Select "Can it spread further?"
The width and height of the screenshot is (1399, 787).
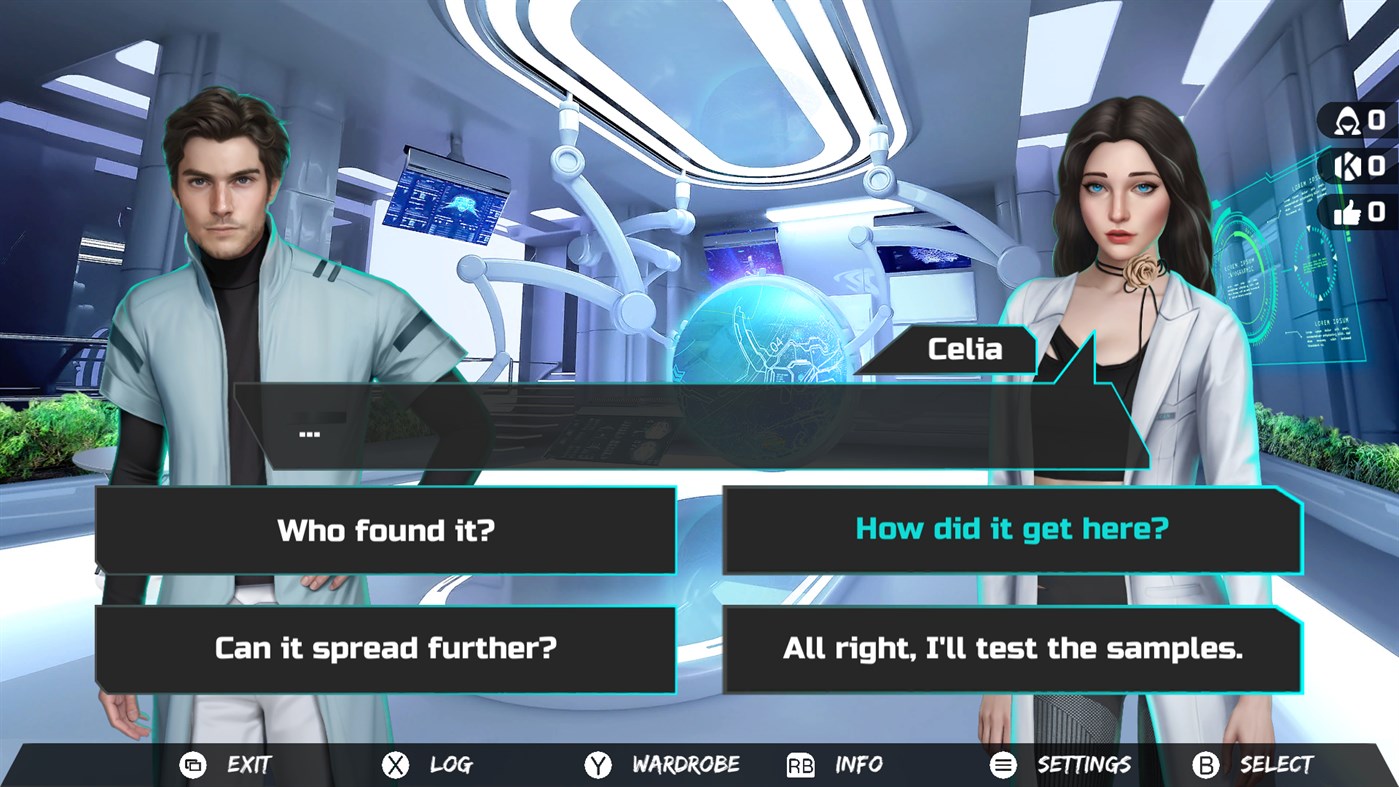[385, 649]
